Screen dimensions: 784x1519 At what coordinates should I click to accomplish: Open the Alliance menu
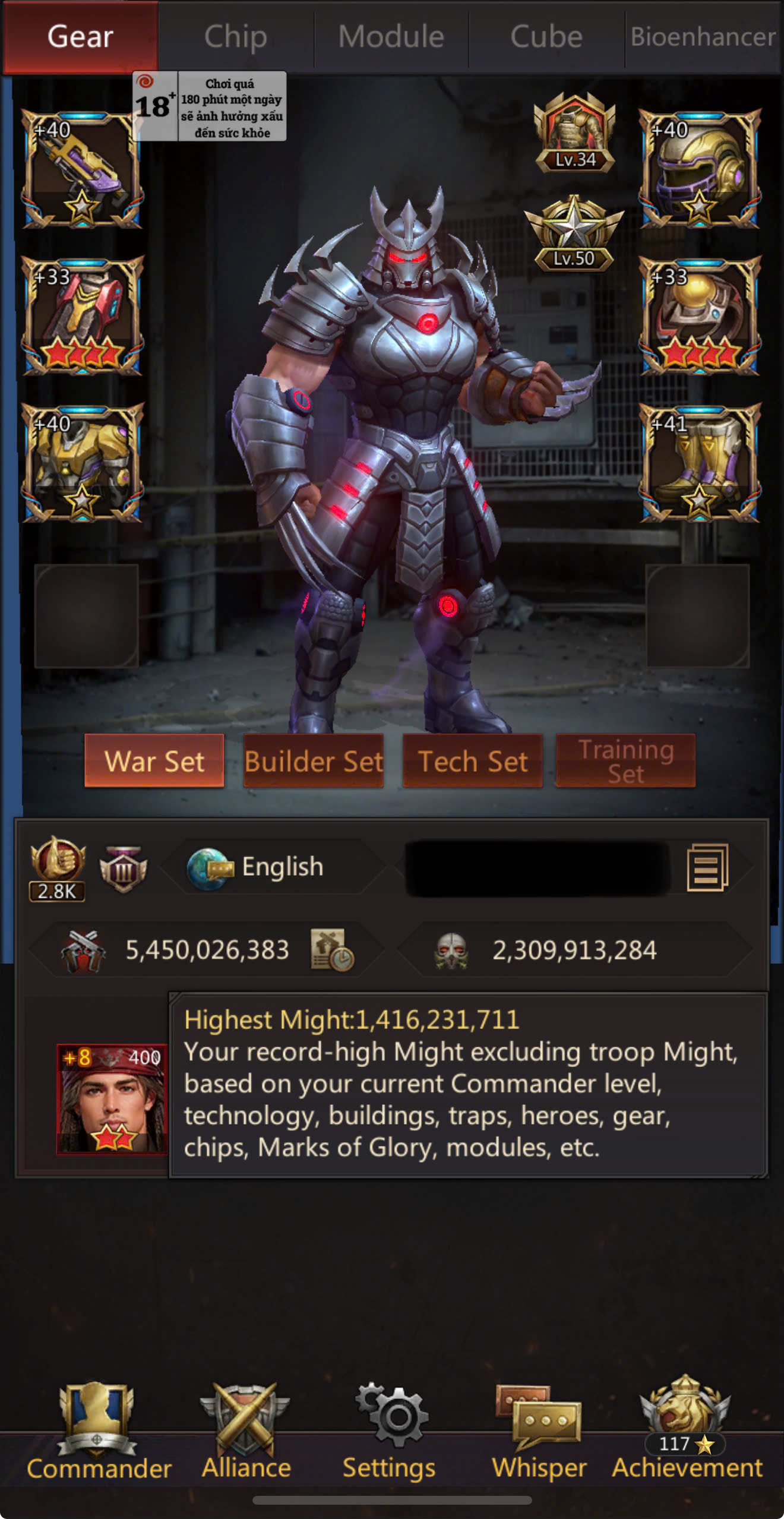pyautogui.click(x=246, y=1432)
